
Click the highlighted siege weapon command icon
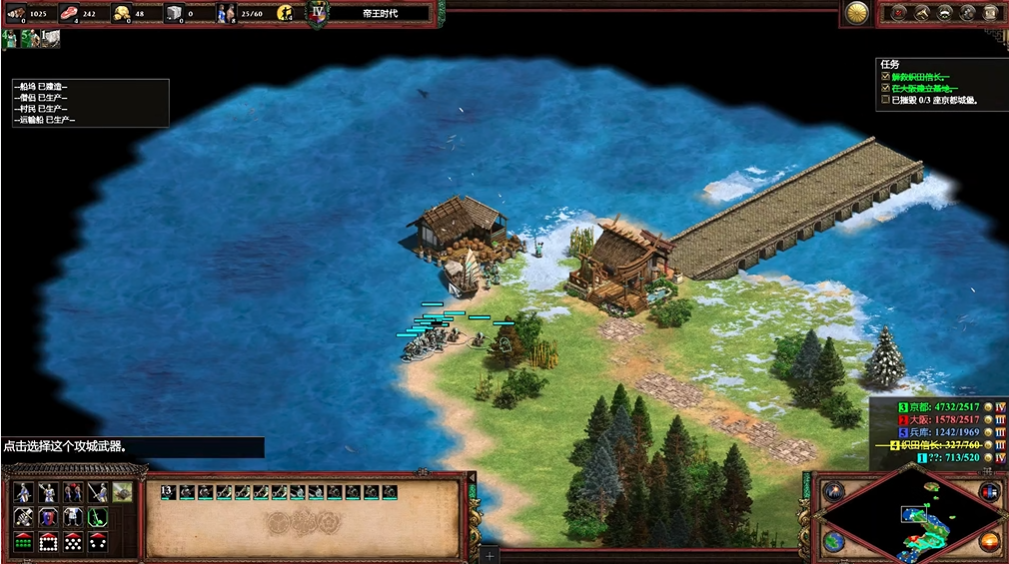point(121,492)
